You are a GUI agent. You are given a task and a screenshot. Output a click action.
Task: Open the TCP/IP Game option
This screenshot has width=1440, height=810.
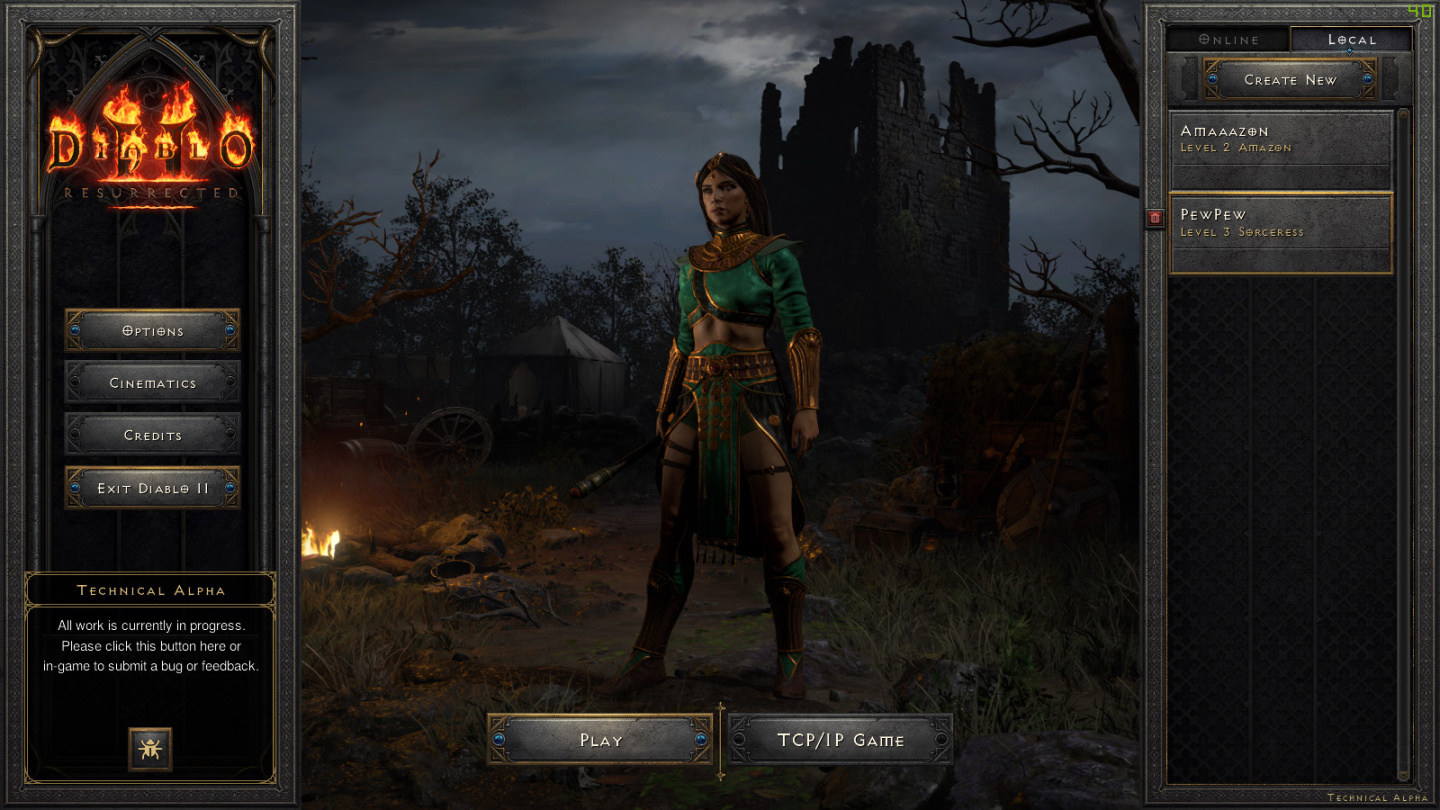coord(840,740)
